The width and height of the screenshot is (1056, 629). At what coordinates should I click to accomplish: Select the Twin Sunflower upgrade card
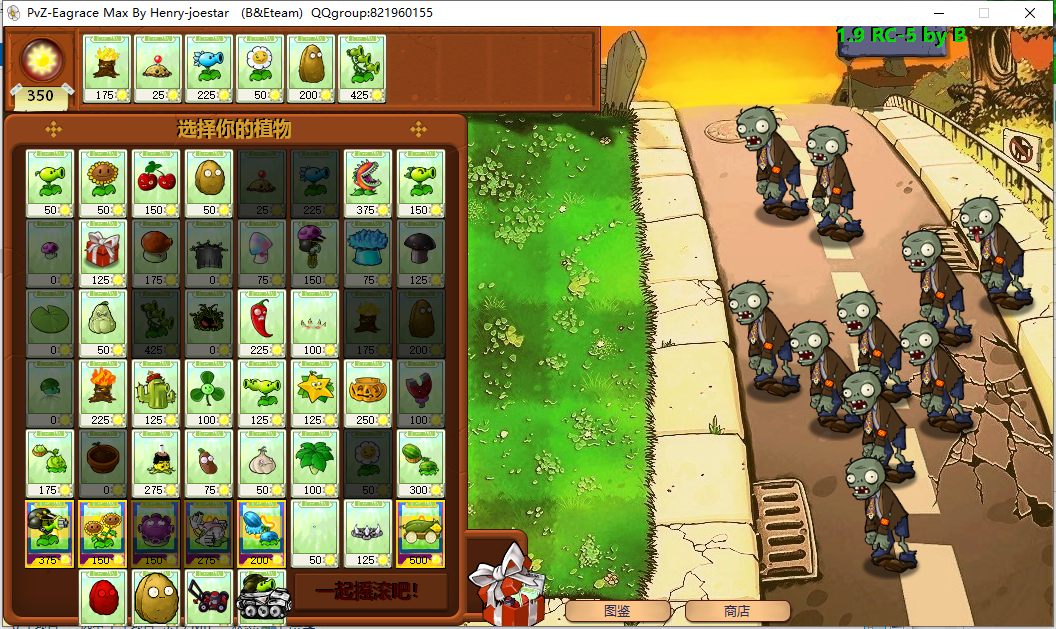point(103,533)
